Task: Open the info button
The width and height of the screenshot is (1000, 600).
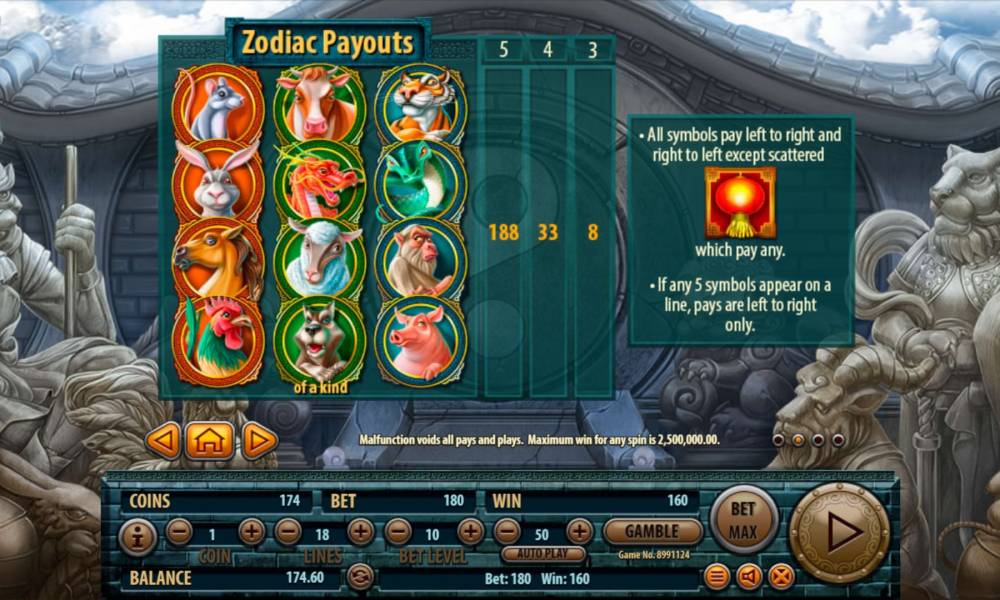Action: 138,537
